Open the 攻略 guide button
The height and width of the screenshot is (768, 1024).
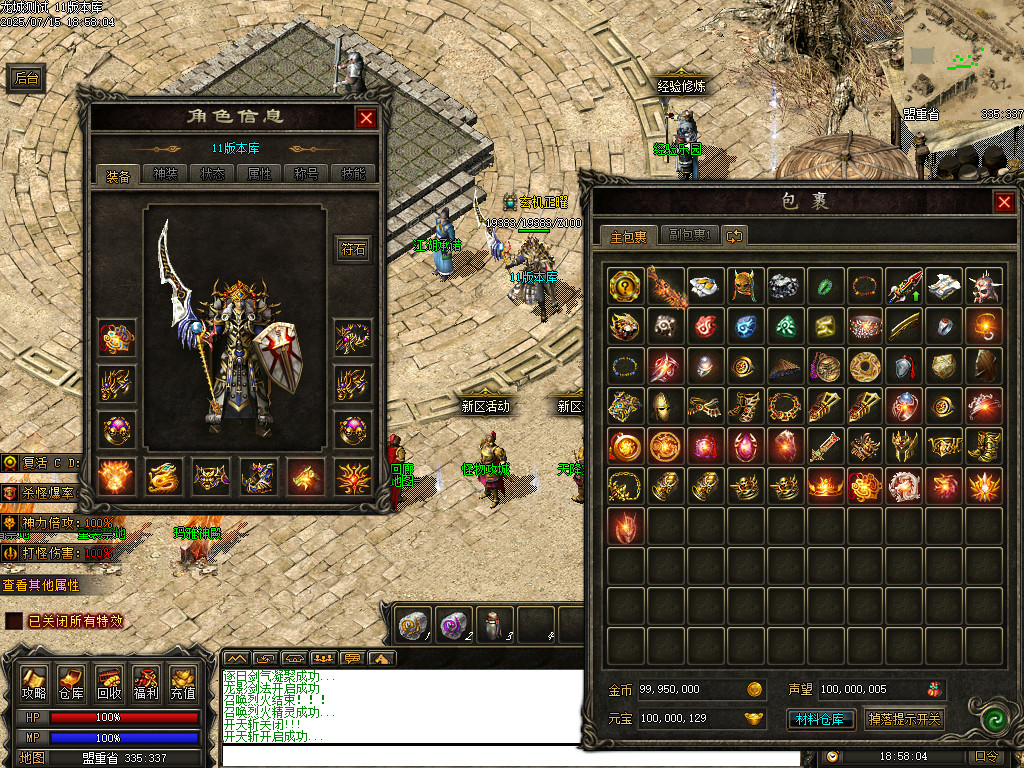(34, 683)
